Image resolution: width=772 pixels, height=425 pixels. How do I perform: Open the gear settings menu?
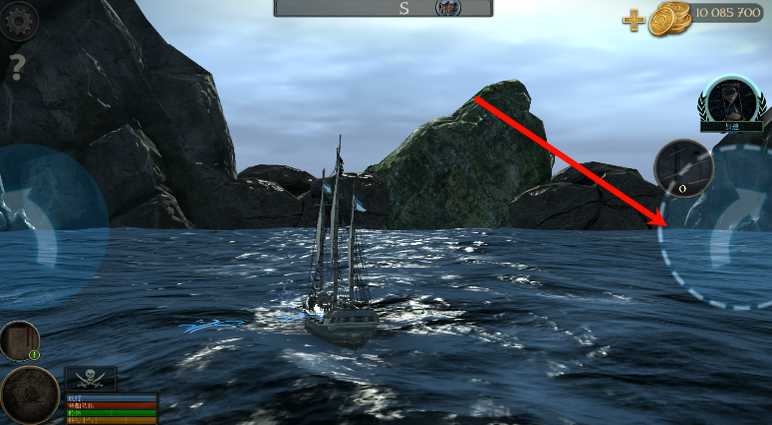point(17,20)
